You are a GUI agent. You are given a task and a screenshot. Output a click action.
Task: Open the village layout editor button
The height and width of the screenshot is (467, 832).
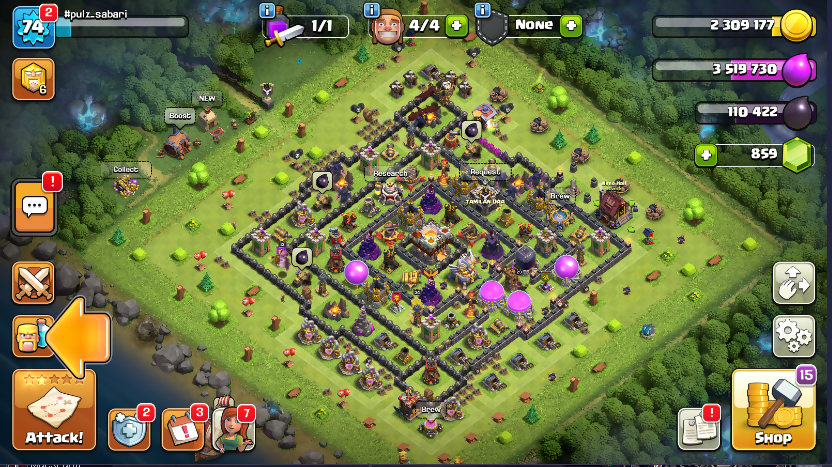[x=793, y=284]
